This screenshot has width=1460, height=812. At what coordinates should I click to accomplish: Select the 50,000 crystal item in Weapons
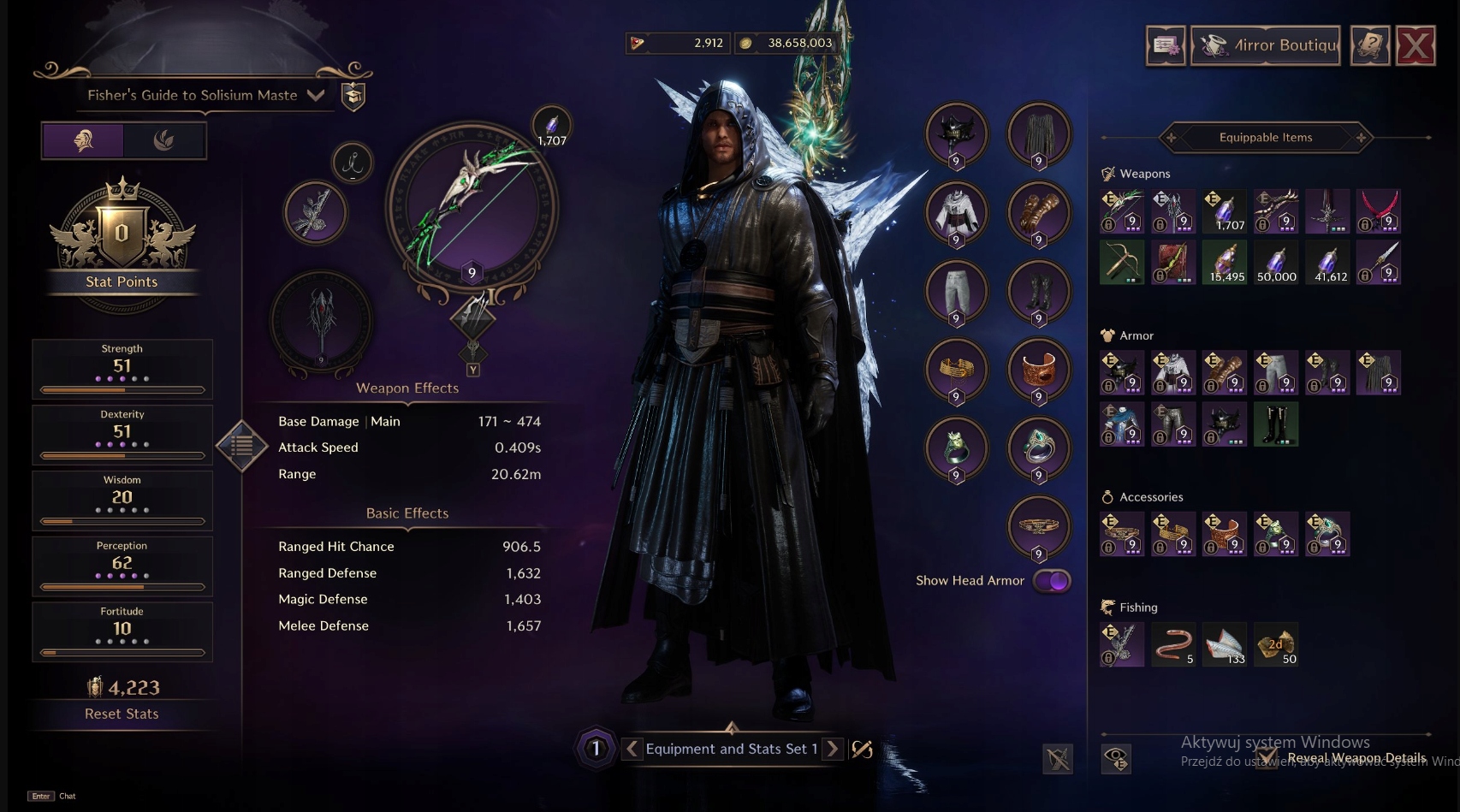(x=1275, y=262)
